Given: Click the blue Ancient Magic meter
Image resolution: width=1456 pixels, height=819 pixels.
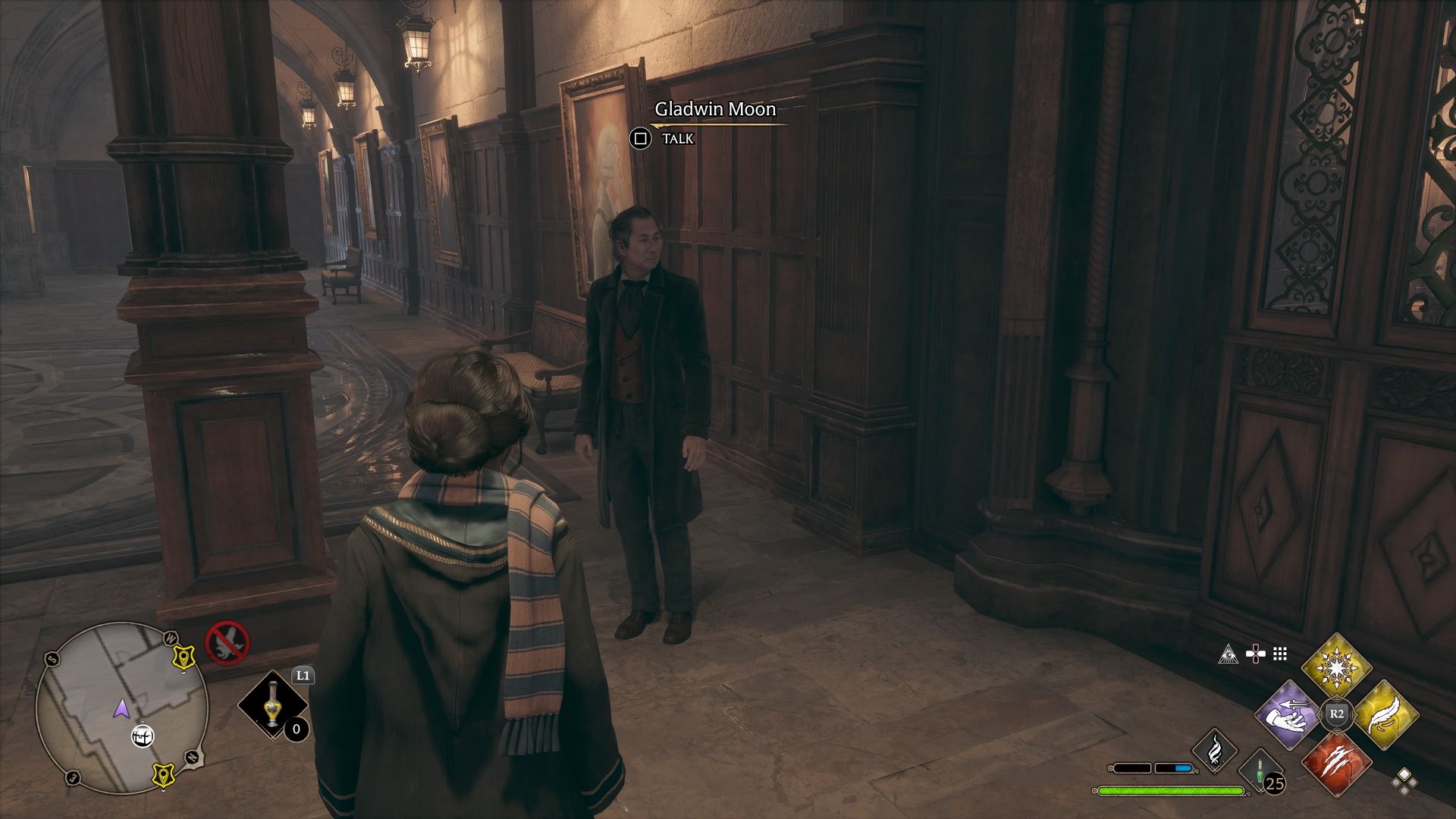Looking at the screenshot, I should (1183, 768).
